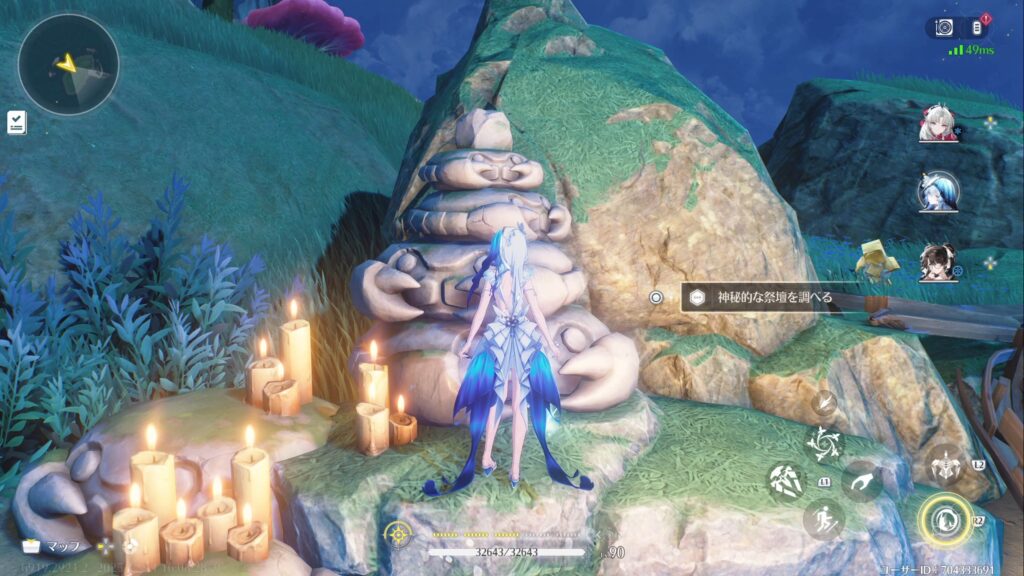The height and width of the screenshot is (576, 1024).
Task: Use the grapple hook utility icon
Action: [860, 481]
